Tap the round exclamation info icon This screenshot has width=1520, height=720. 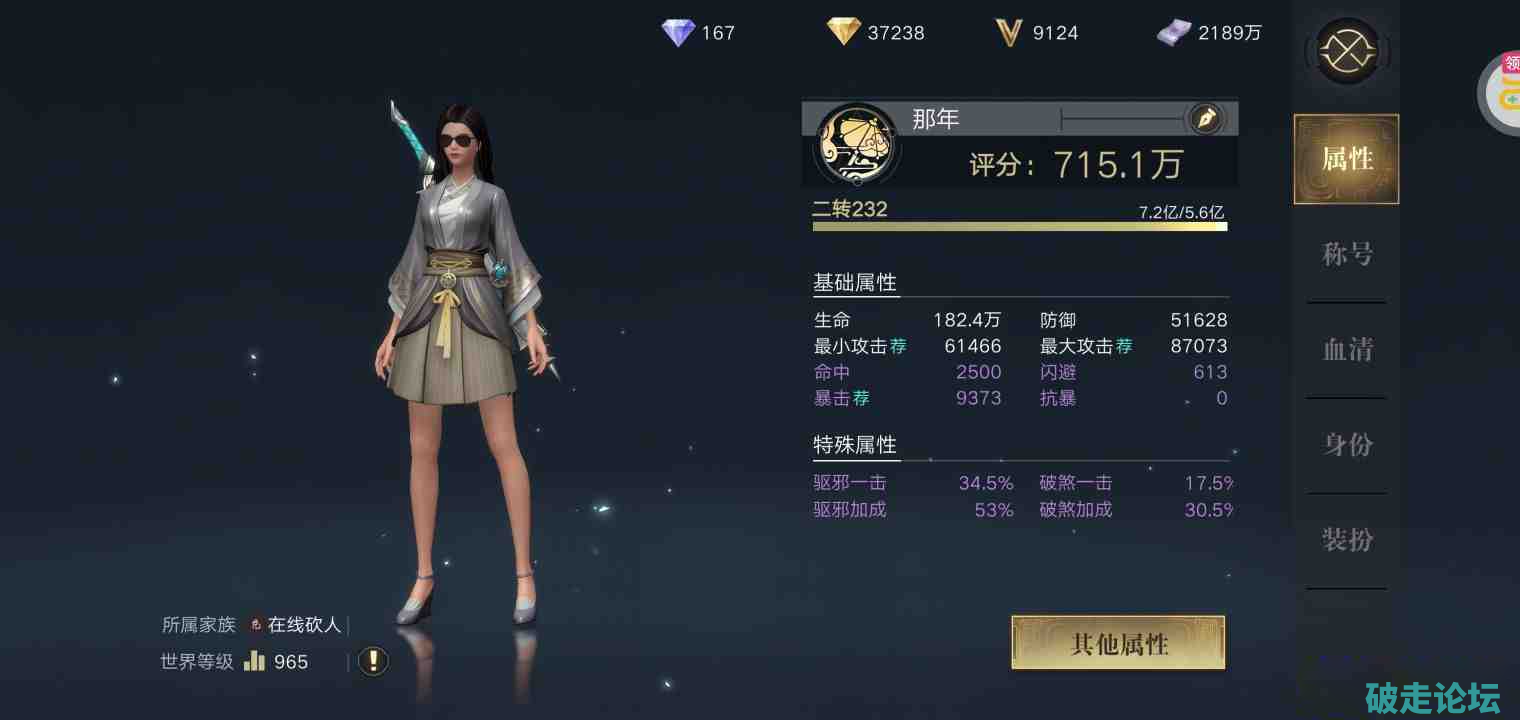373,661
